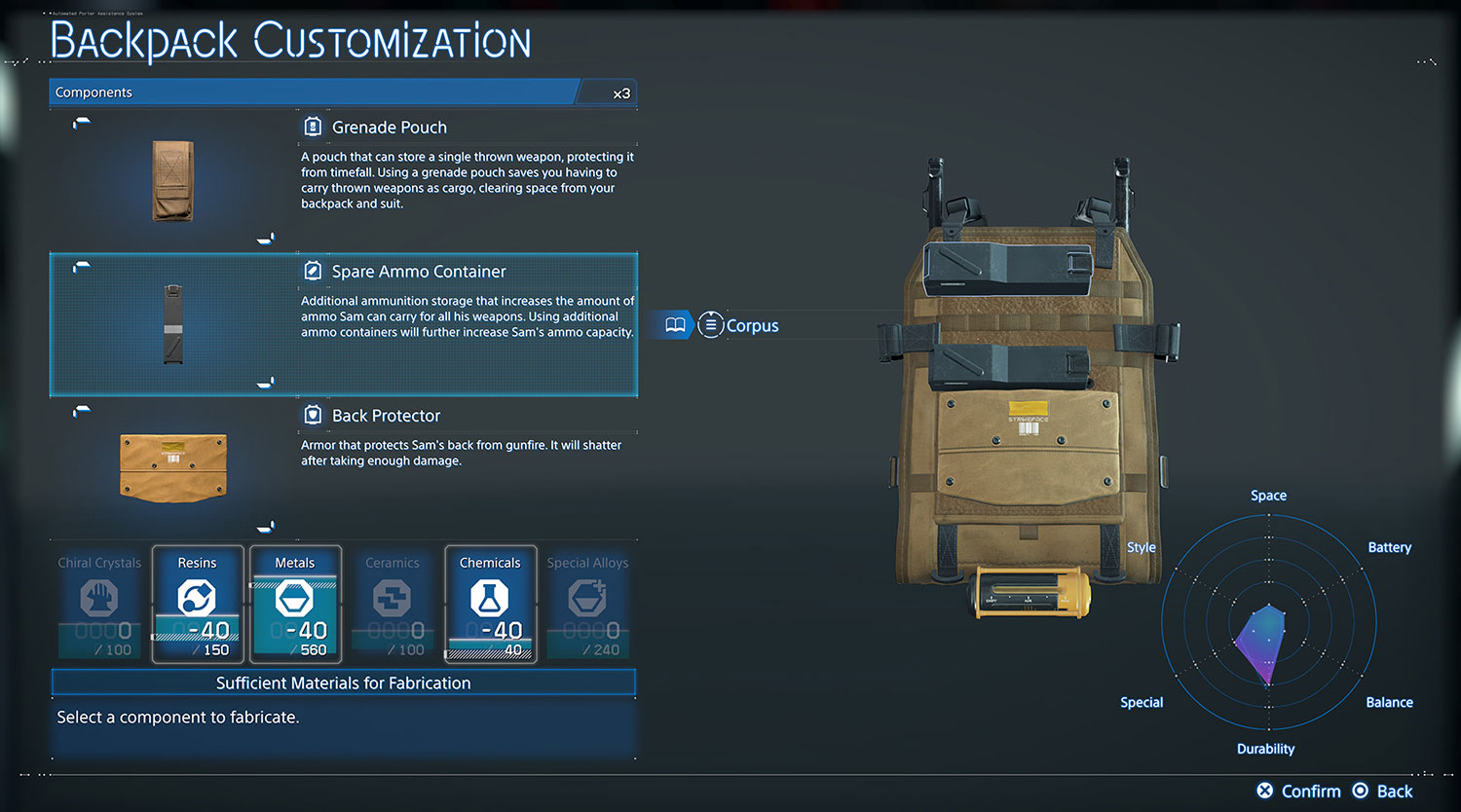Click the Ceramics material tile

(x=393, y=604)
